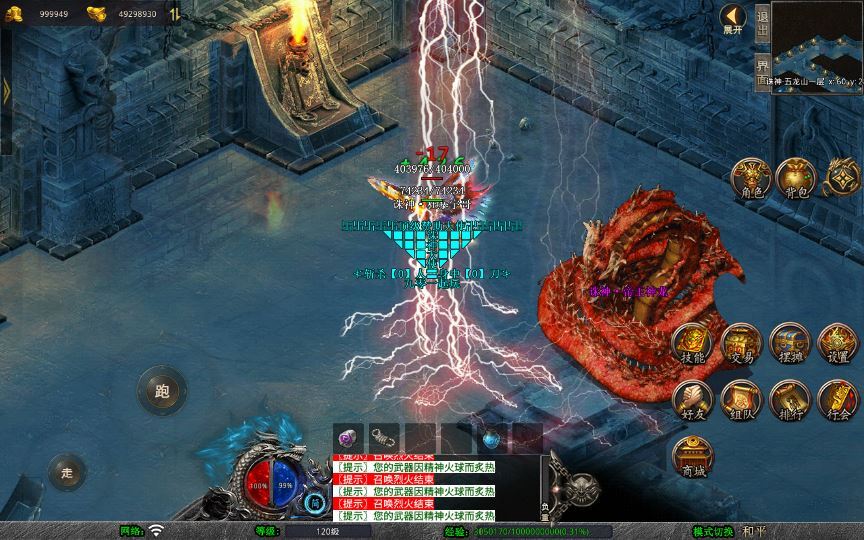
Task: Open the 摆摊 stall menu
Action: (x=790, y=344)
